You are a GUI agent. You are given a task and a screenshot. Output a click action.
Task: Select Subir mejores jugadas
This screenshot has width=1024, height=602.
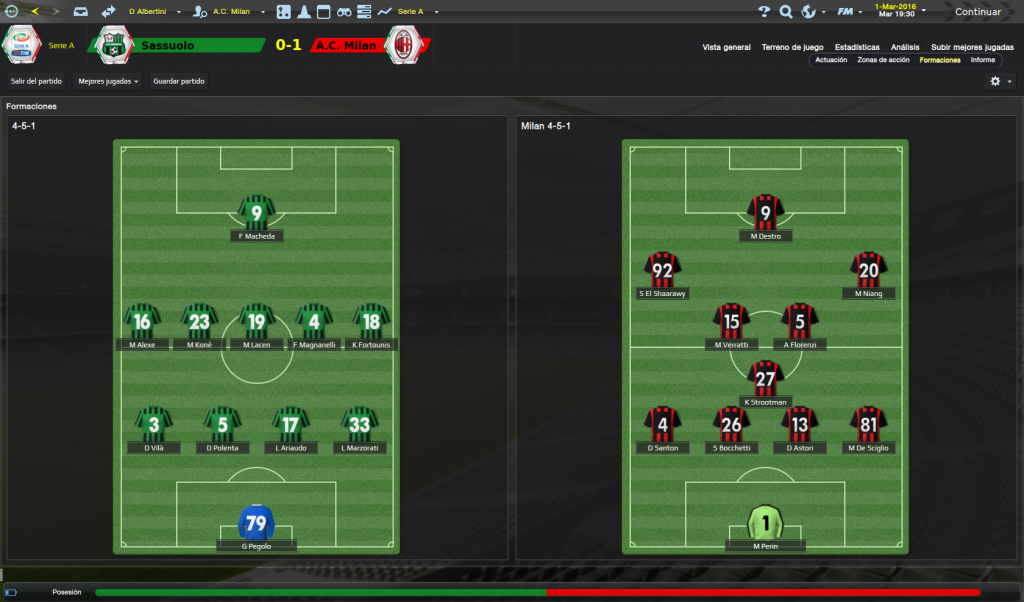coord(972,47)
